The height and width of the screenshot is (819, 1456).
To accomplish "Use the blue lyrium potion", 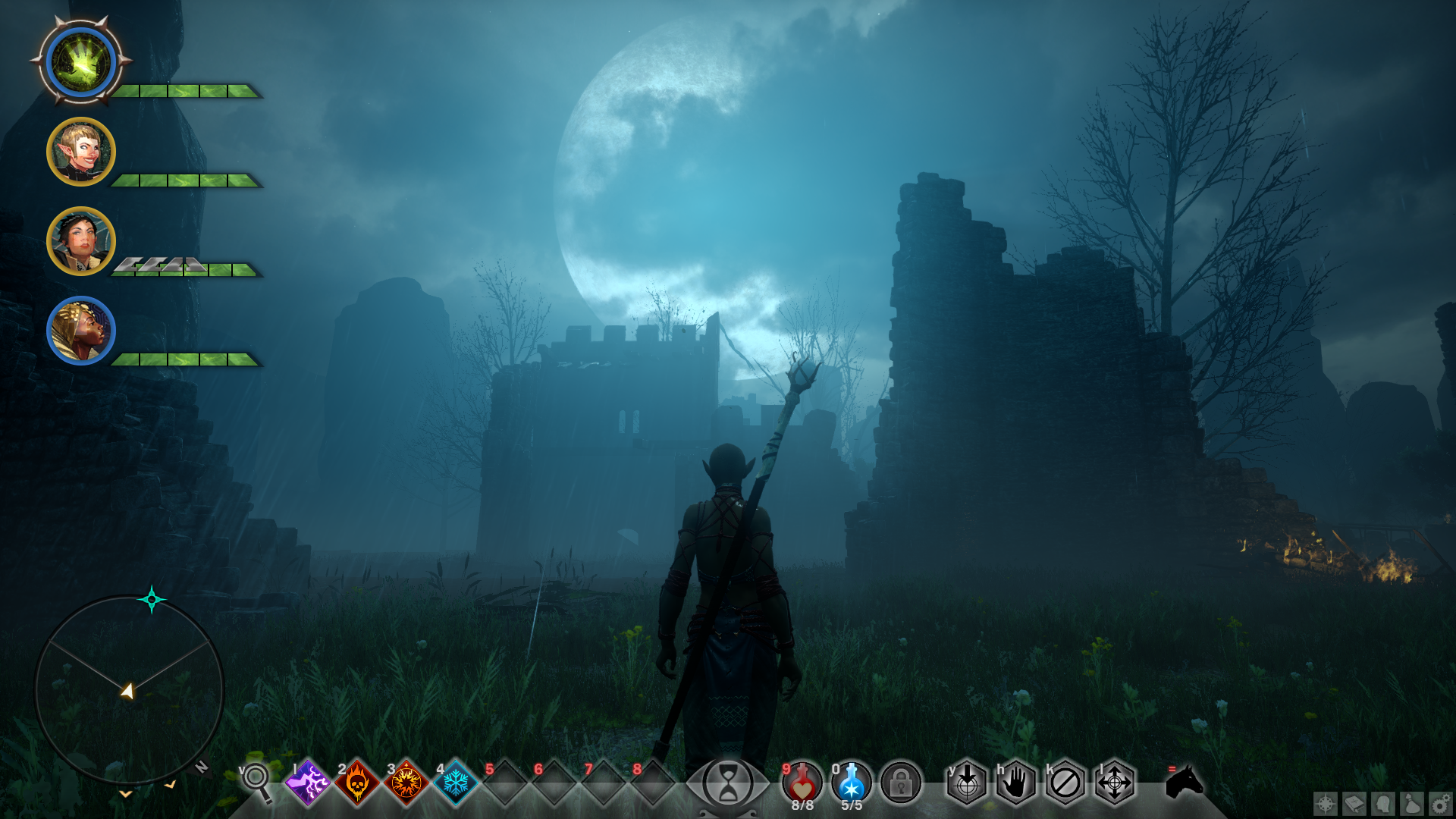I will pyautogui.click(x=852, y=782).
